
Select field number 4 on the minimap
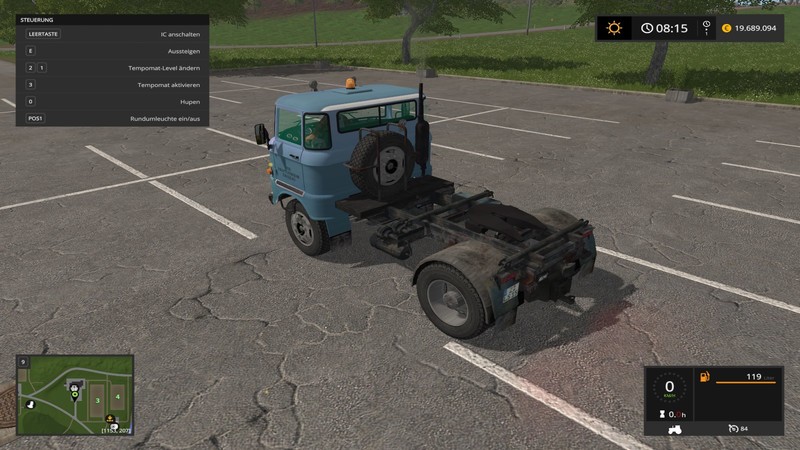pyautogui.click(x=117, y=396)
